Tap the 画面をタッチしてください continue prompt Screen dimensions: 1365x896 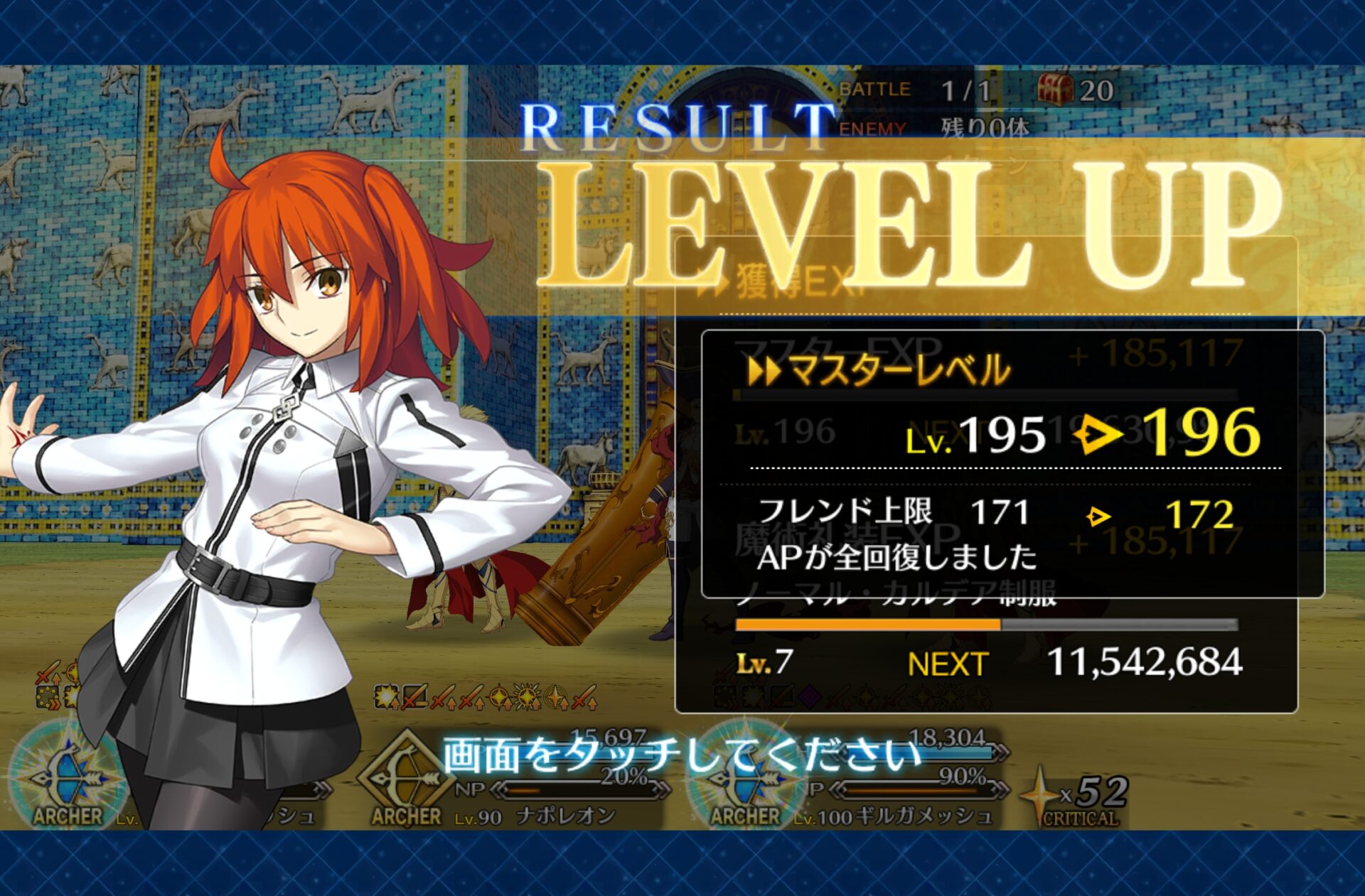681,755
